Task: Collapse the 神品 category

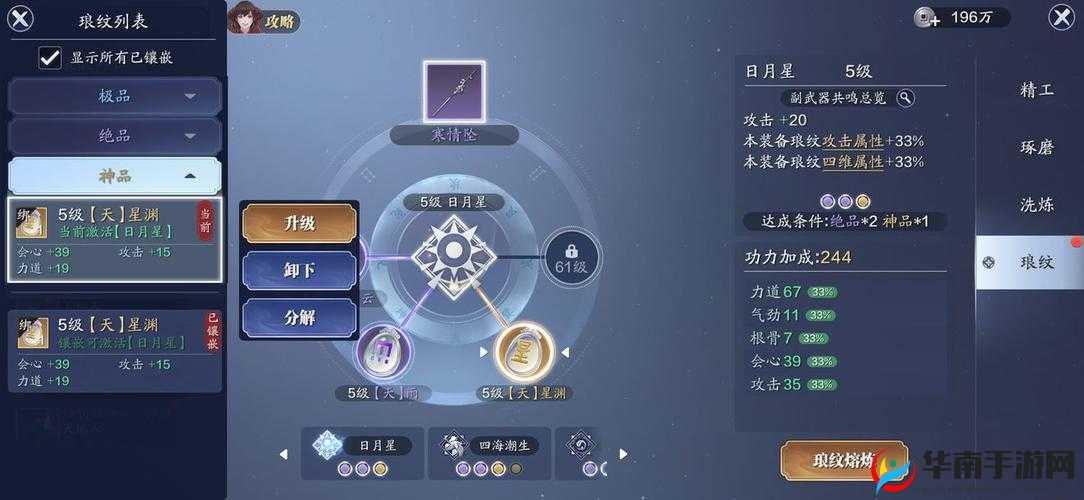Action: (115, 175)
